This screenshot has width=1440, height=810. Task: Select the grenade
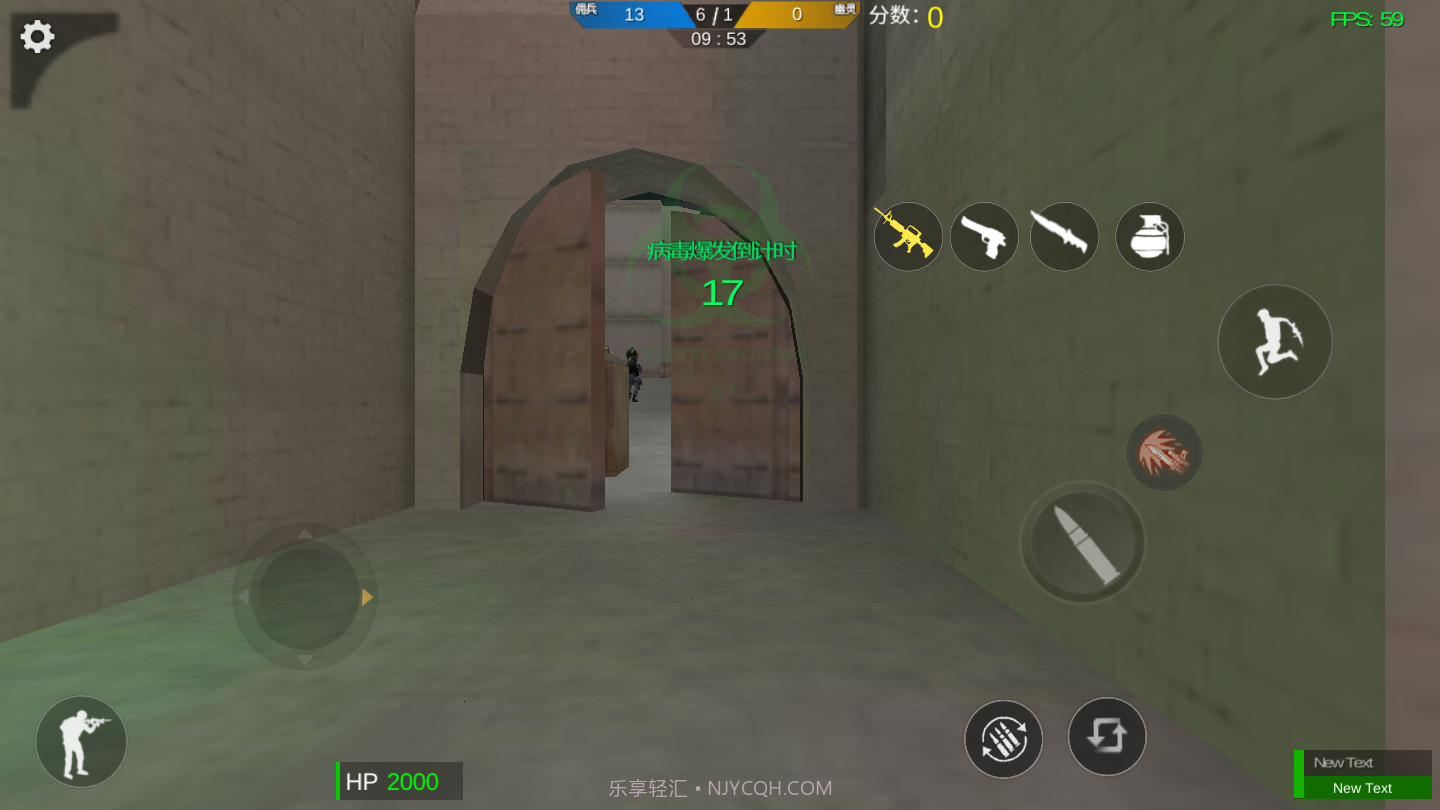pyautogui.click(x=1149, y=236)
